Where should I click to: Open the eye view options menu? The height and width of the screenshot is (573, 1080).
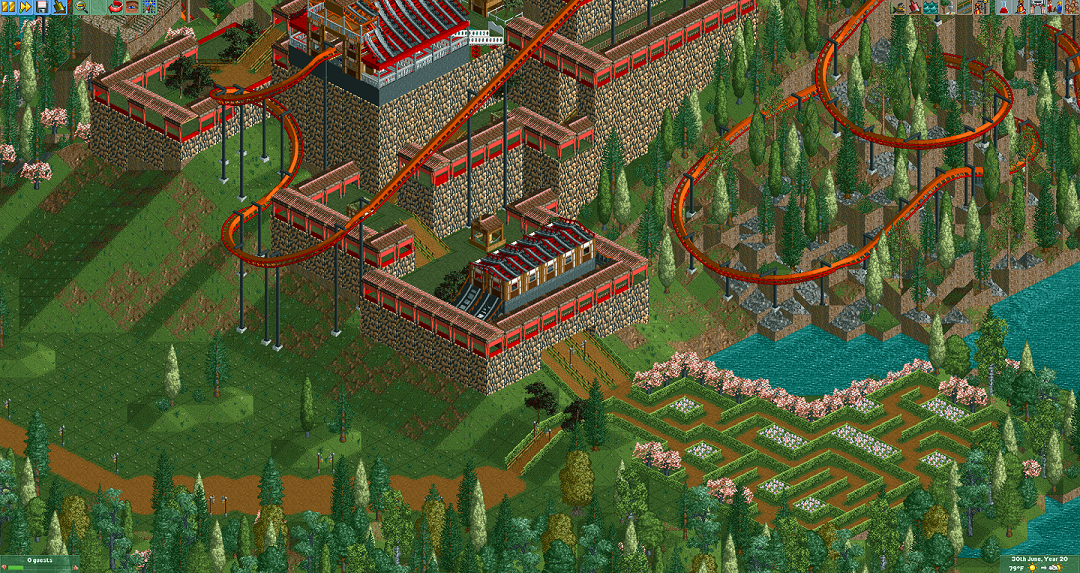point(131,7)
